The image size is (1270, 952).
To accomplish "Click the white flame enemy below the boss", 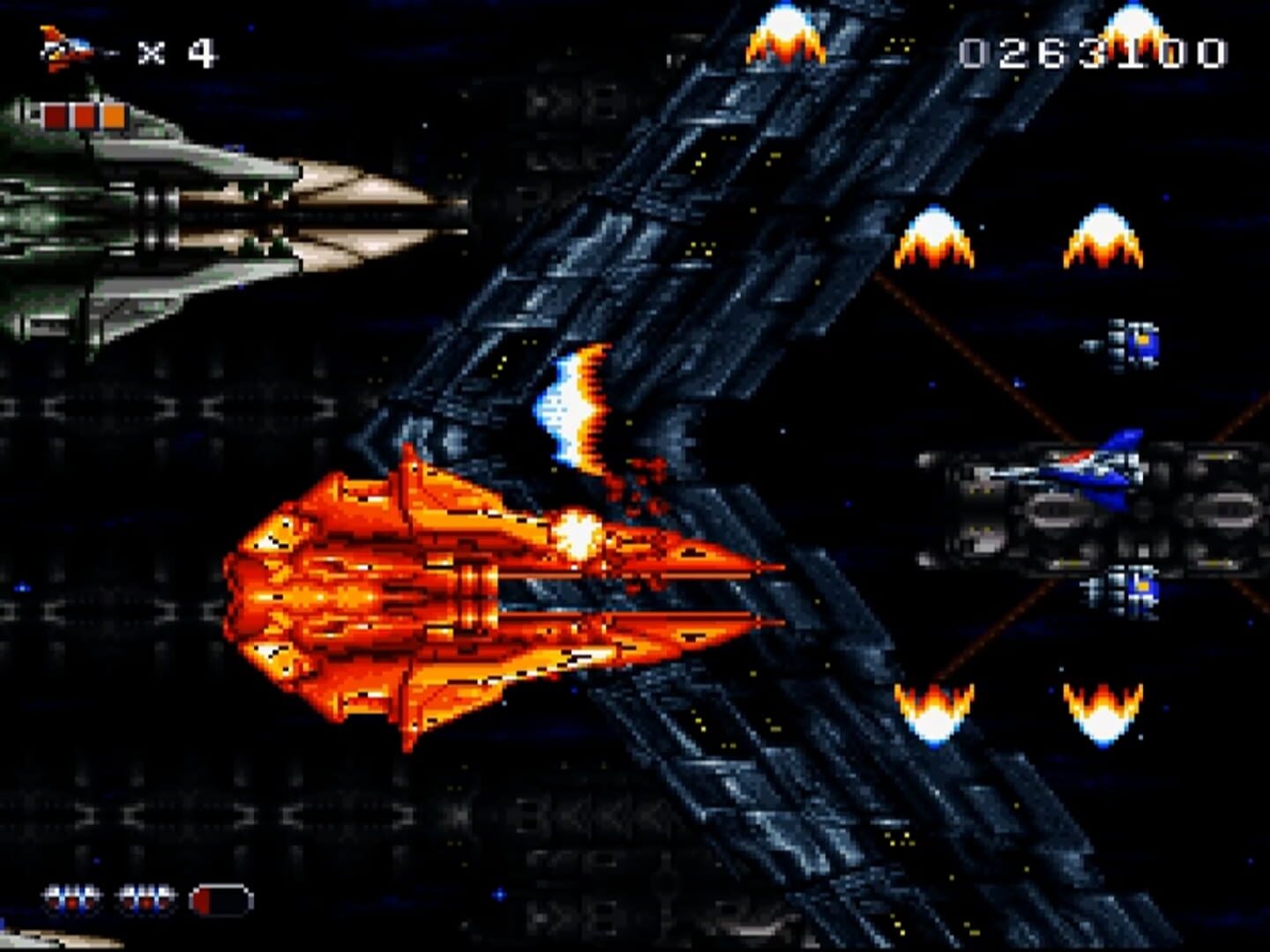I will (x=573, y=405).
